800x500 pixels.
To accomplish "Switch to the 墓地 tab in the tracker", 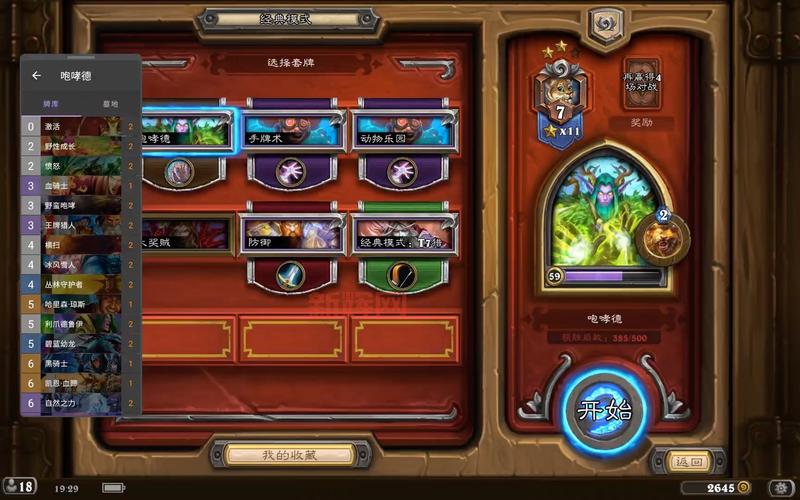I will (x=110, y=103).
